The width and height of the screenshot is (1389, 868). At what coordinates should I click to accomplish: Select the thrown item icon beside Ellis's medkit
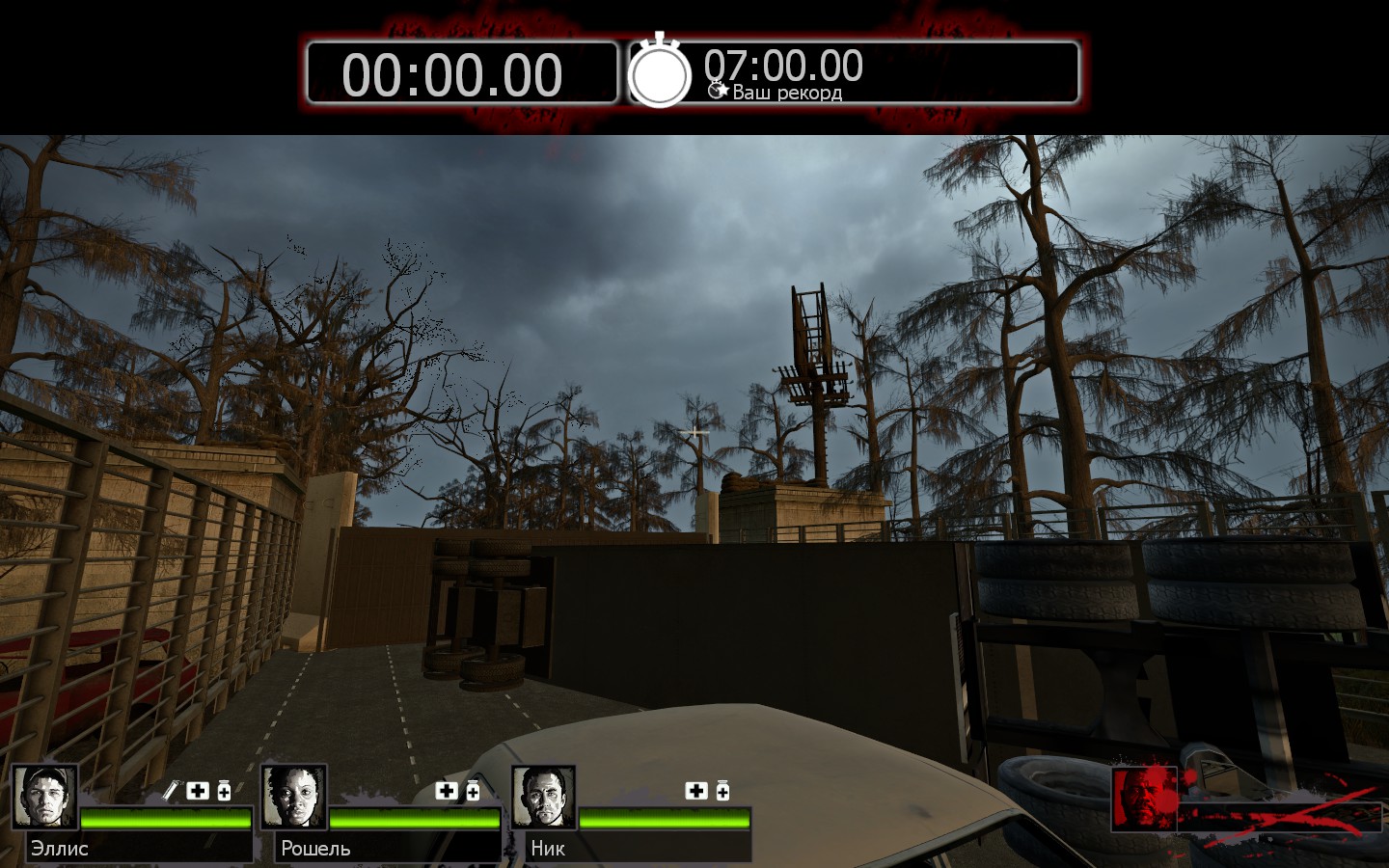pos(171,791)
